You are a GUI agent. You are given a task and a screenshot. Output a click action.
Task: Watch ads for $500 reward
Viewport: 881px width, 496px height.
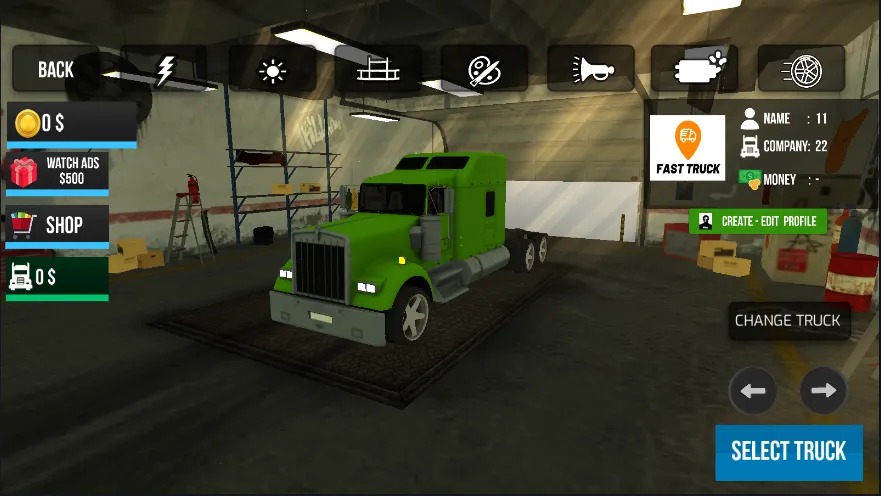click(x=58, y=172)
